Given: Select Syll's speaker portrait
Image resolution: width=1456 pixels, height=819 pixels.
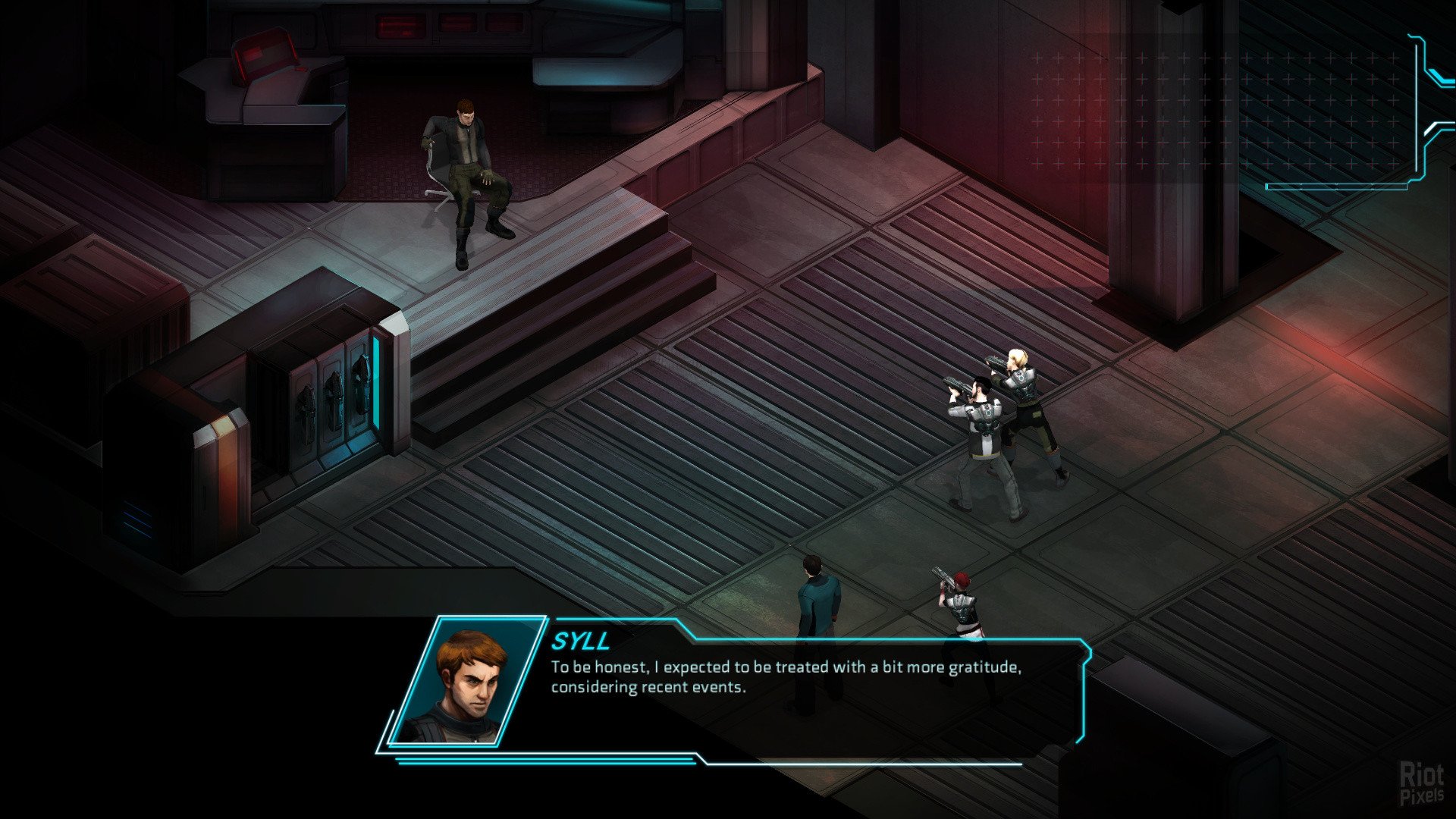Looking at the screenshot, I should [466, 682].
